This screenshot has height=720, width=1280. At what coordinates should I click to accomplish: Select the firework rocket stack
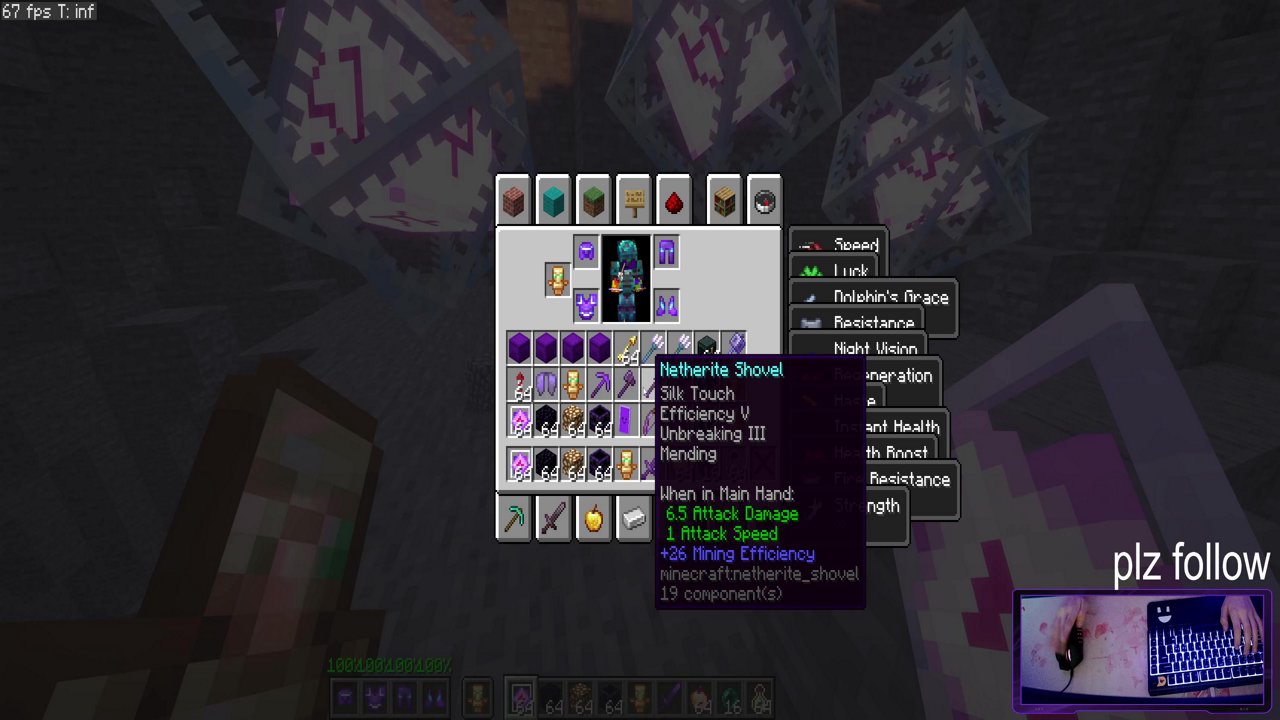[x=519, y=384]
